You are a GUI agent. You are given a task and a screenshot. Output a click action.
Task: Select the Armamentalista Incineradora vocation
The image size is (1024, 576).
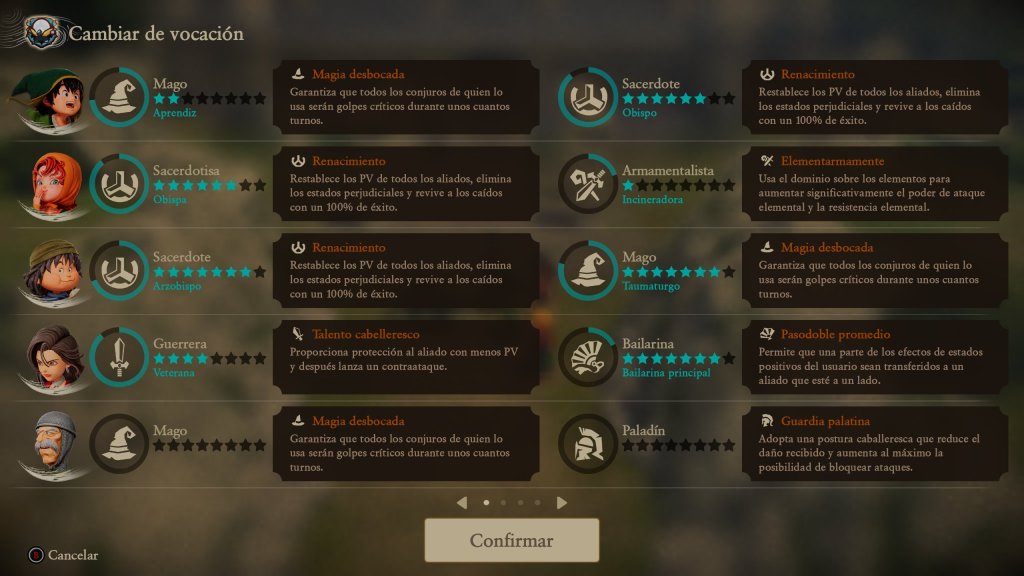click(x=650, y=184)
